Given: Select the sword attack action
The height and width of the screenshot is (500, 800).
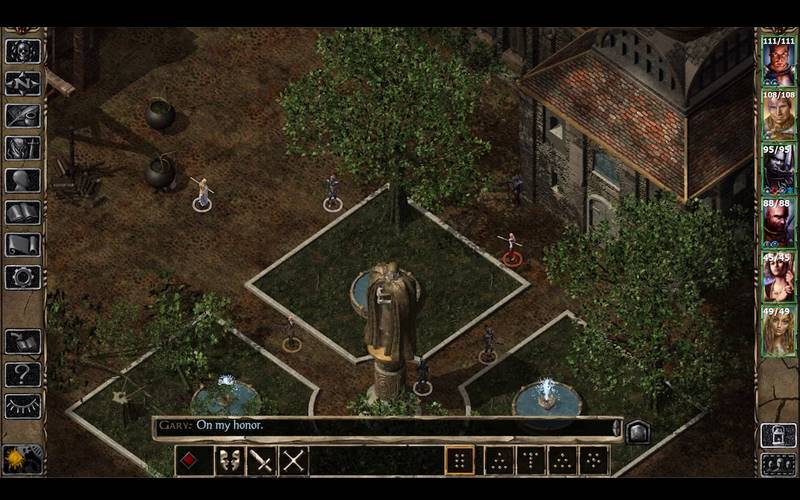Looking at the screenshot, I should (262, 461).
